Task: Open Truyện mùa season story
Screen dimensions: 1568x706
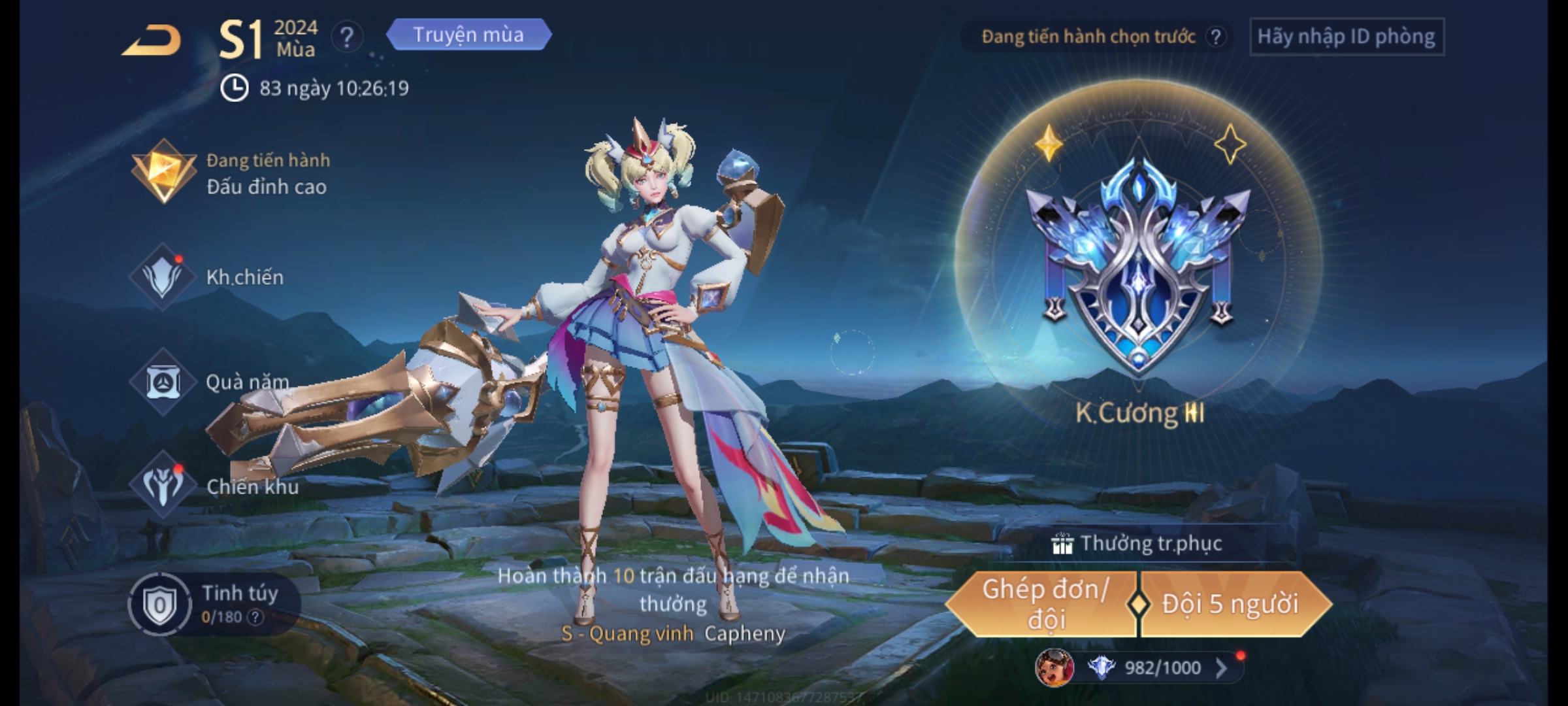Action: (x=468, y=35)
